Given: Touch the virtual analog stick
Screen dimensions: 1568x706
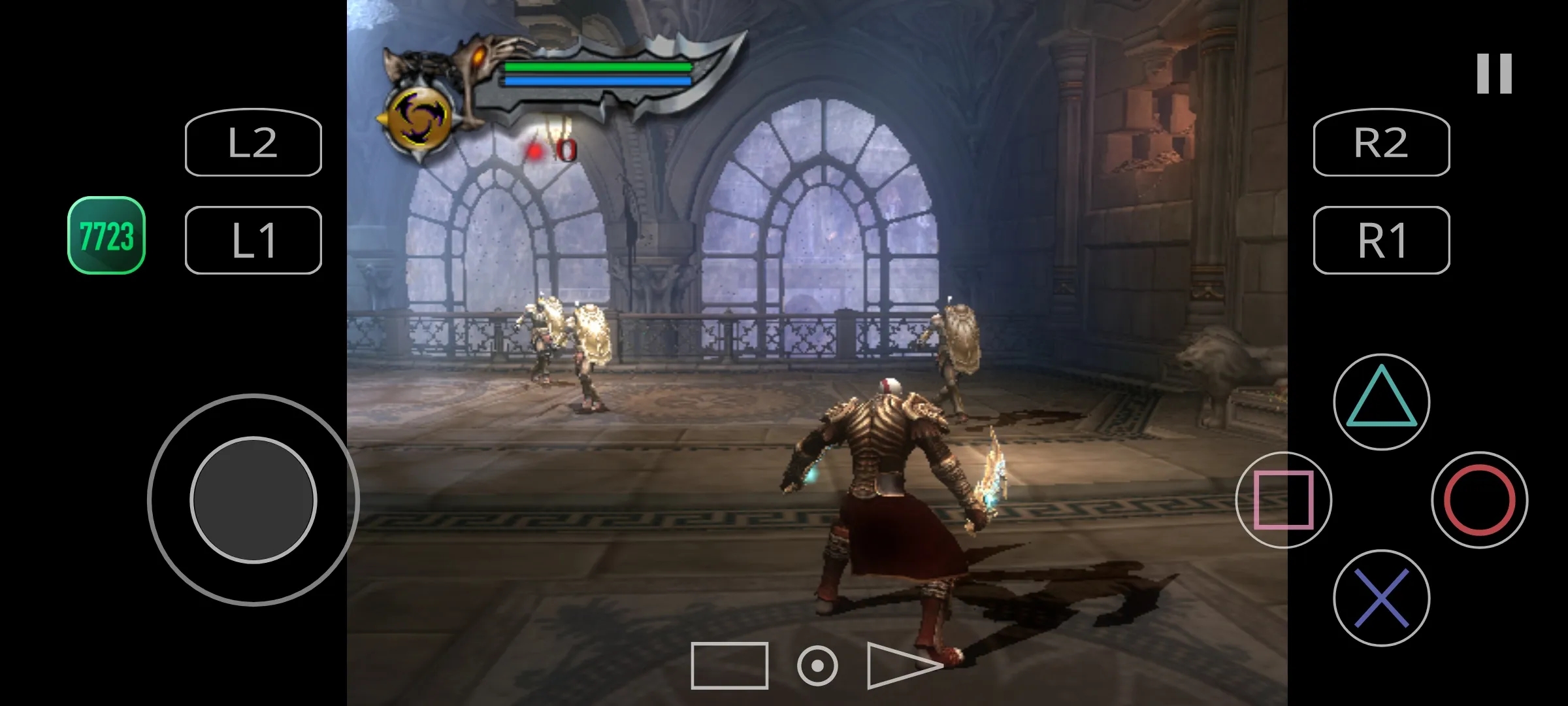Looking at the screenshot, I should coord(253,499).
